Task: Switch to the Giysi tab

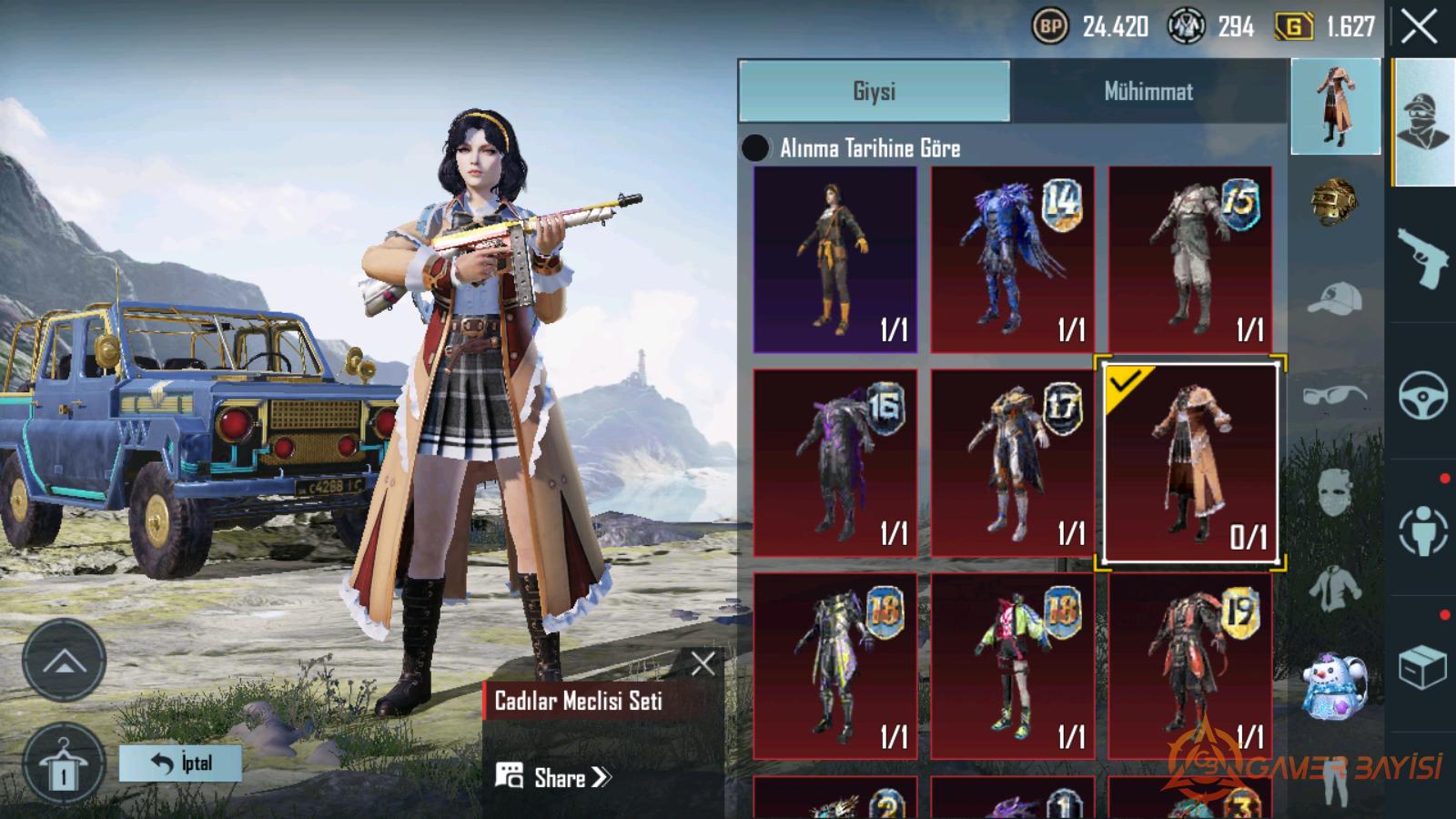Action: [x=875, y=91]
